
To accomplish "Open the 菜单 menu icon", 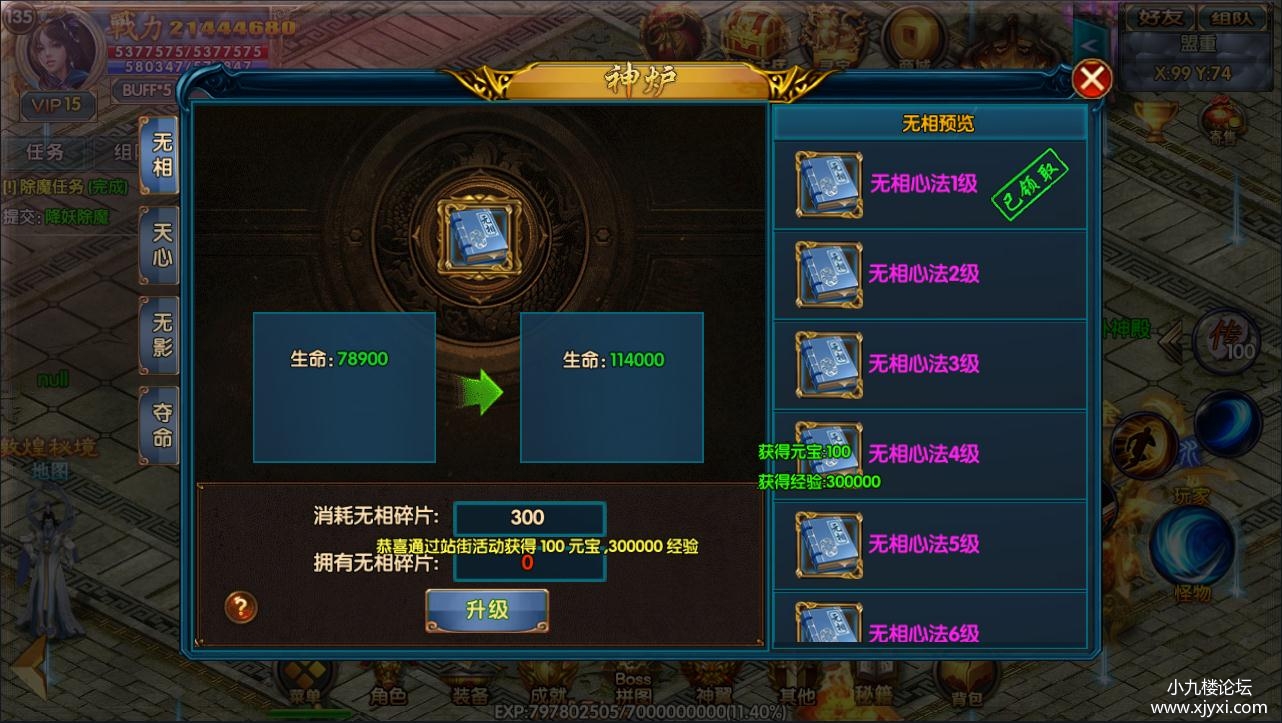I will click(x=306, y=683).
